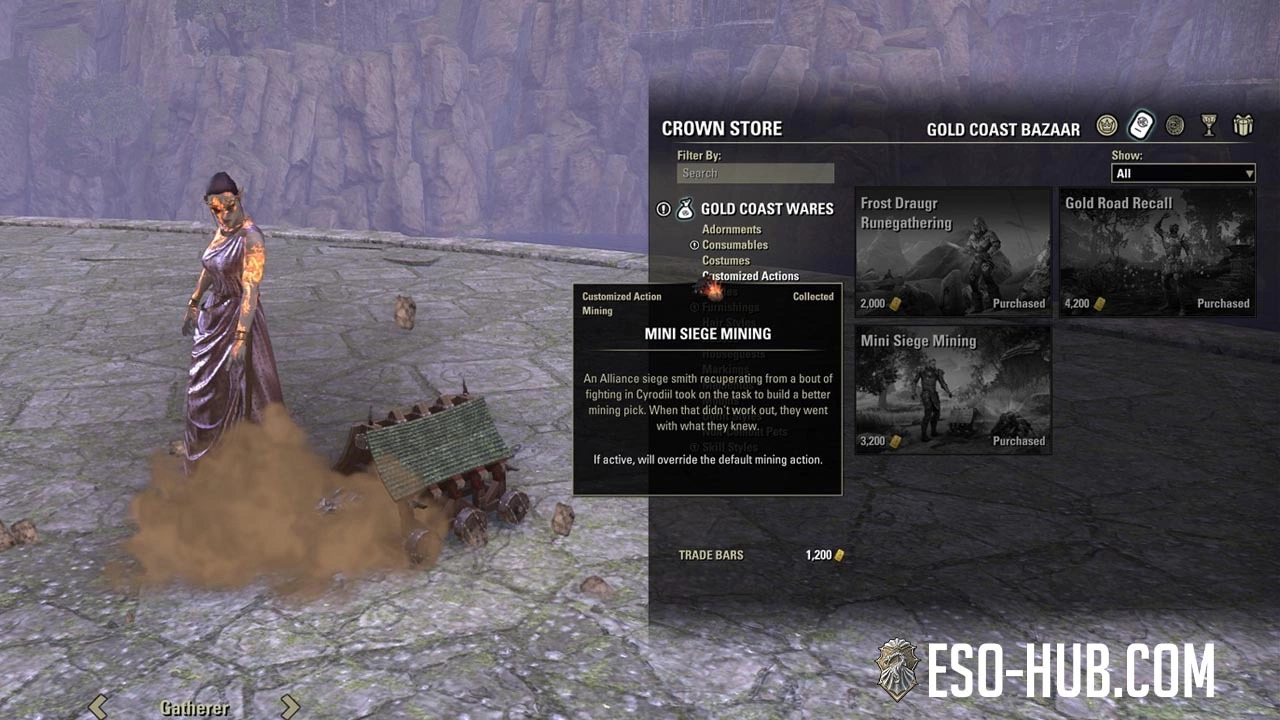Screen dimensions: 1280x720
Task: Open the Show filter dropdown
Action: (x=1183, y=173)
